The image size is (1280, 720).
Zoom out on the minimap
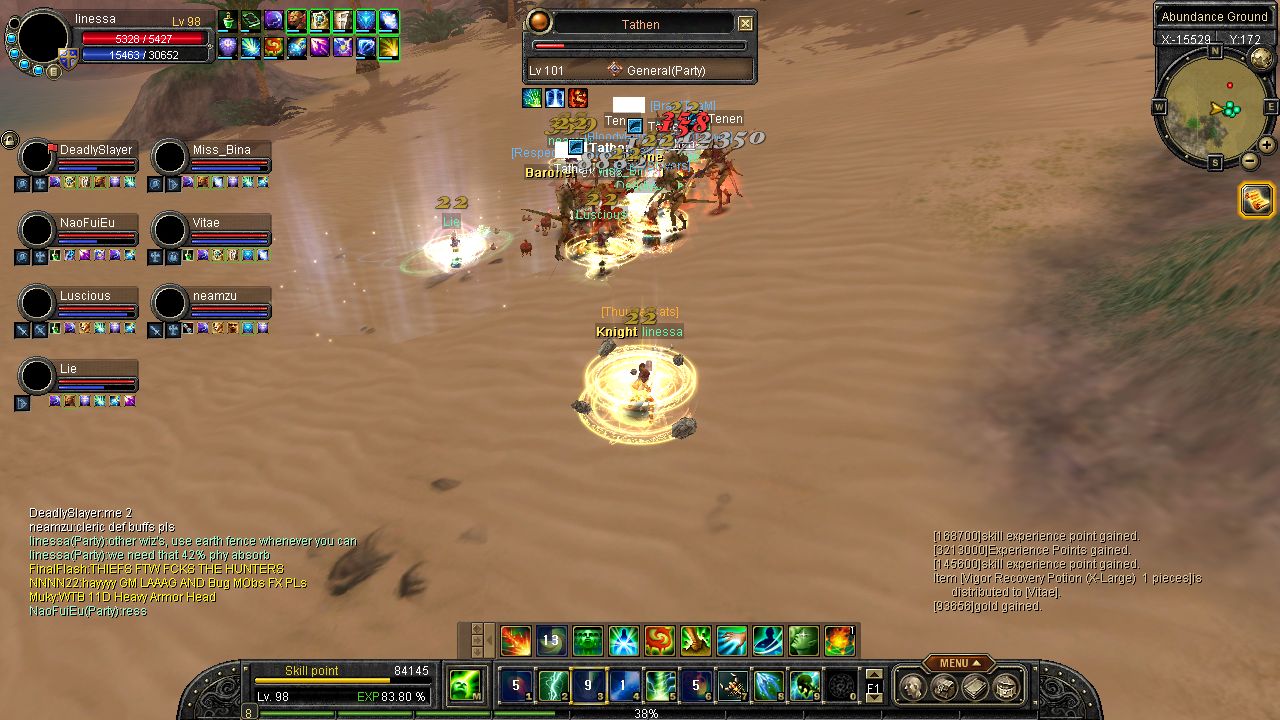click(1250, 160)
